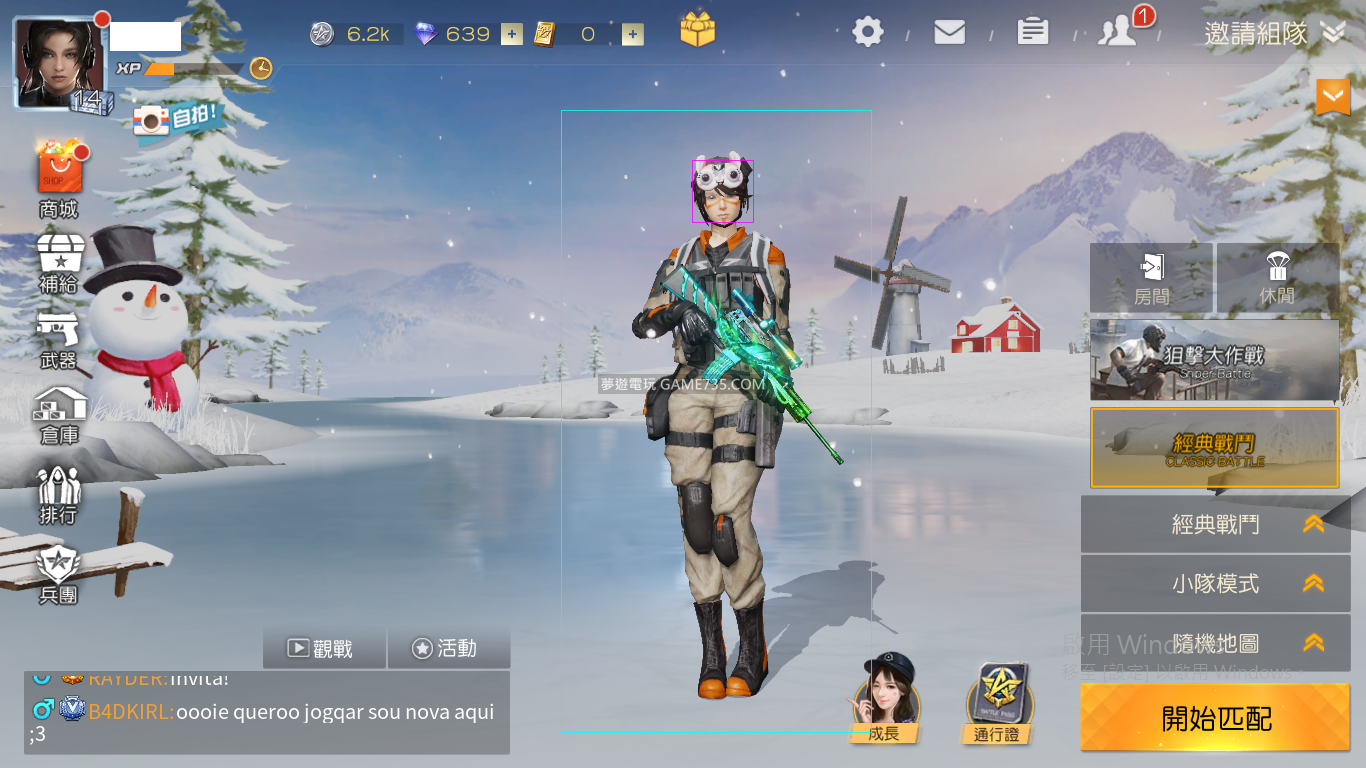Screen dimensions: 1366x768
Task: Click the 觀戰 spectate button
Action: (x=324, y=648)
